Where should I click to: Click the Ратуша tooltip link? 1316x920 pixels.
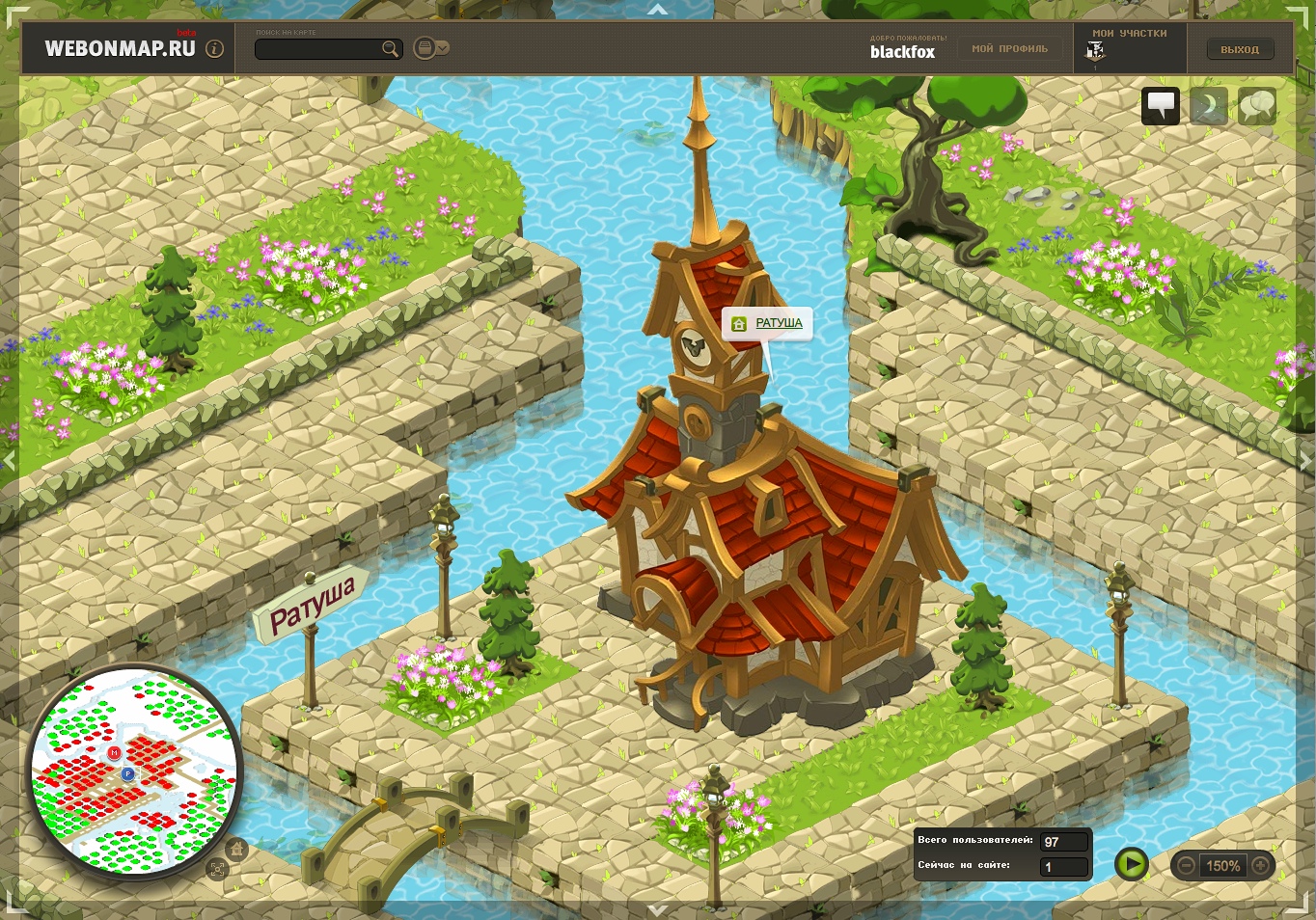(x=779, y=323)
